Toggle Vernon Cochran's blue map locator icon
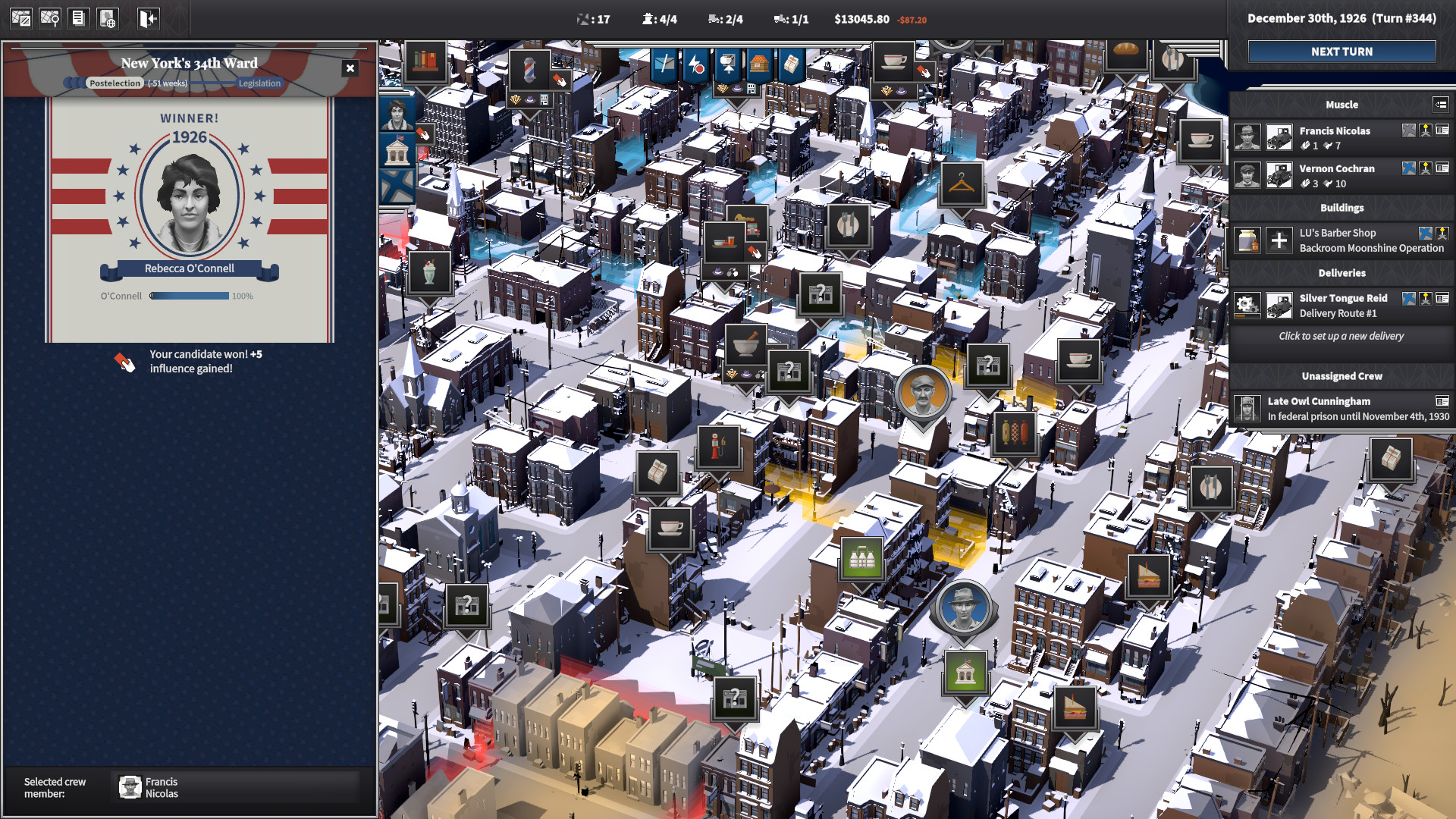Screen dimensions: 1456x819 (1409, 169)
